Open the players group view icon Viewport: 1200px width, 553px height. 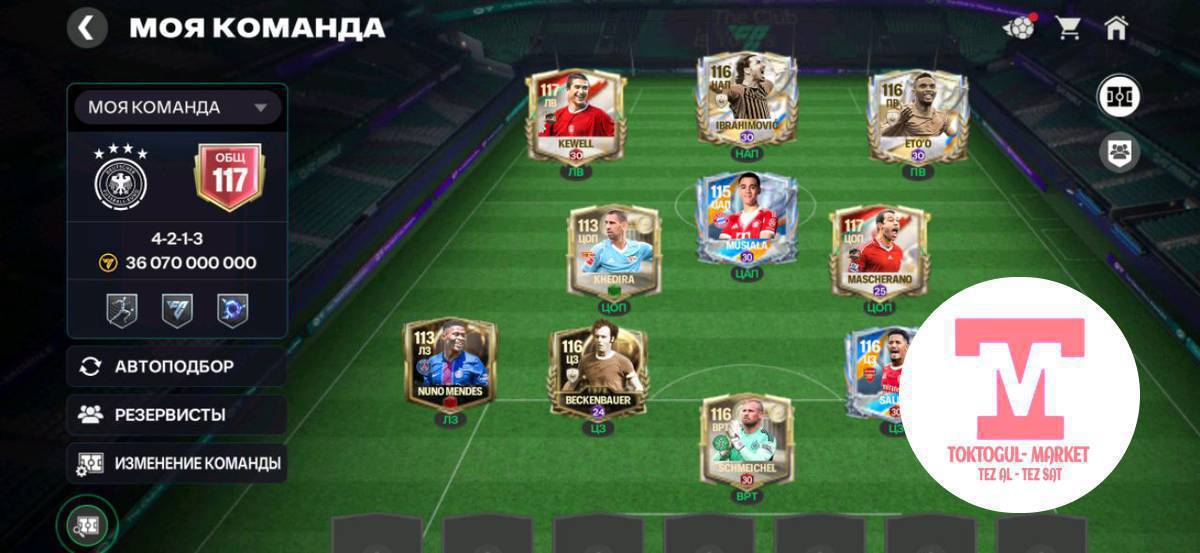coord(1118,153)
